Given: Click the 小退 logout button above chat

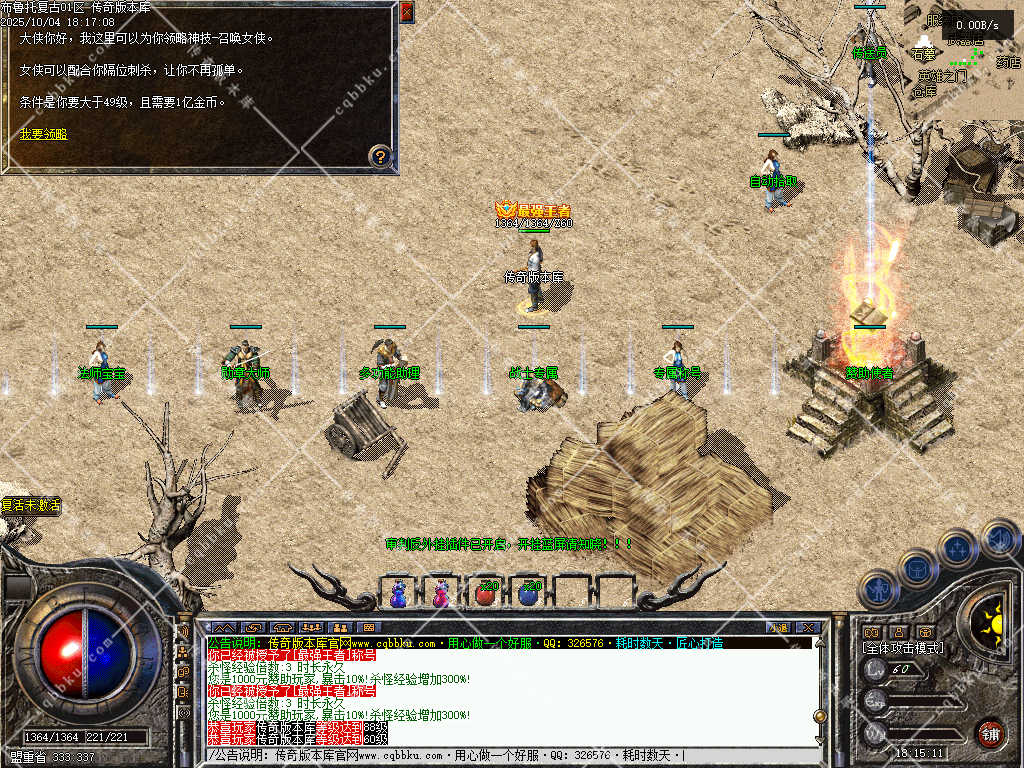Looking at the screenshot, I should (779, 627).
